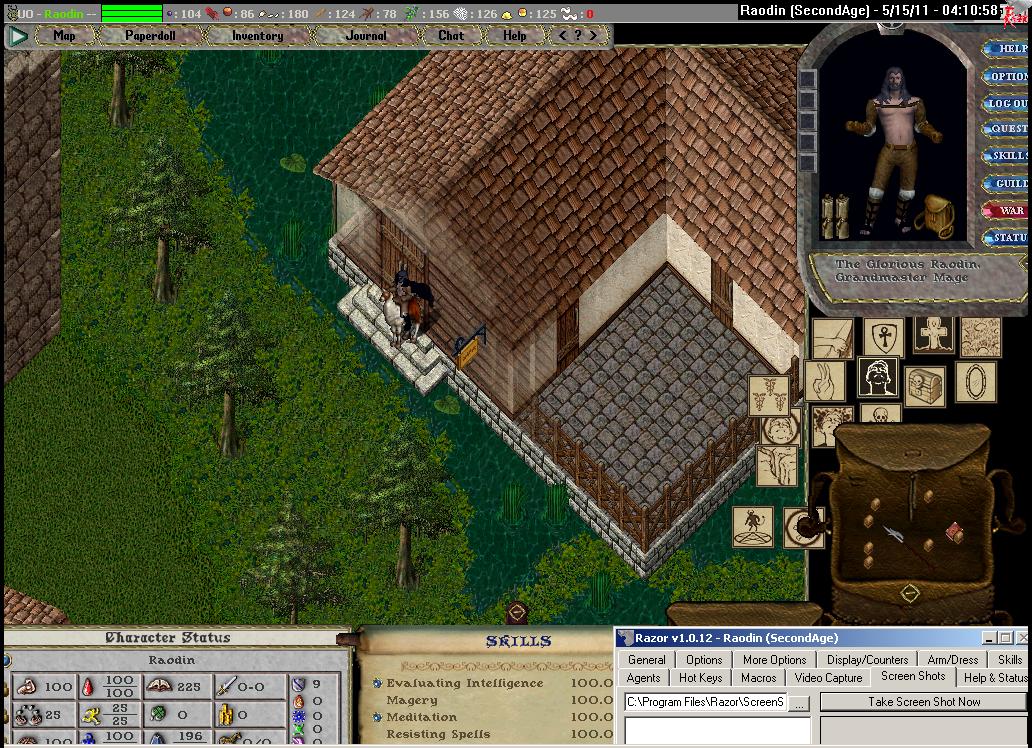
Task: Click the treasure chest spell icon
Action: click(925, 385)
